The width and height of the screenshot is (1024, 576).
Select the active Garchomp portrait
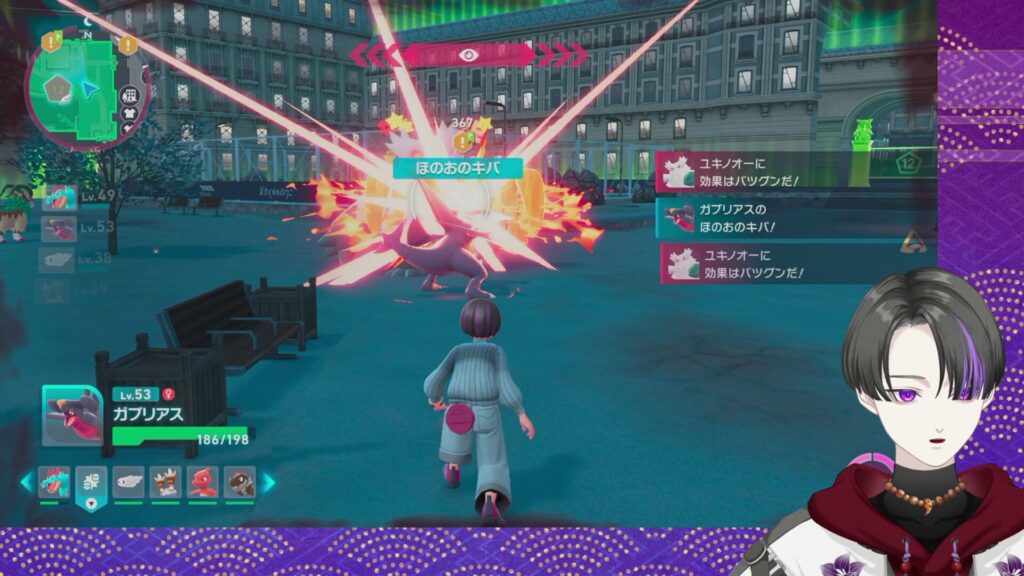tap(72, 415)
